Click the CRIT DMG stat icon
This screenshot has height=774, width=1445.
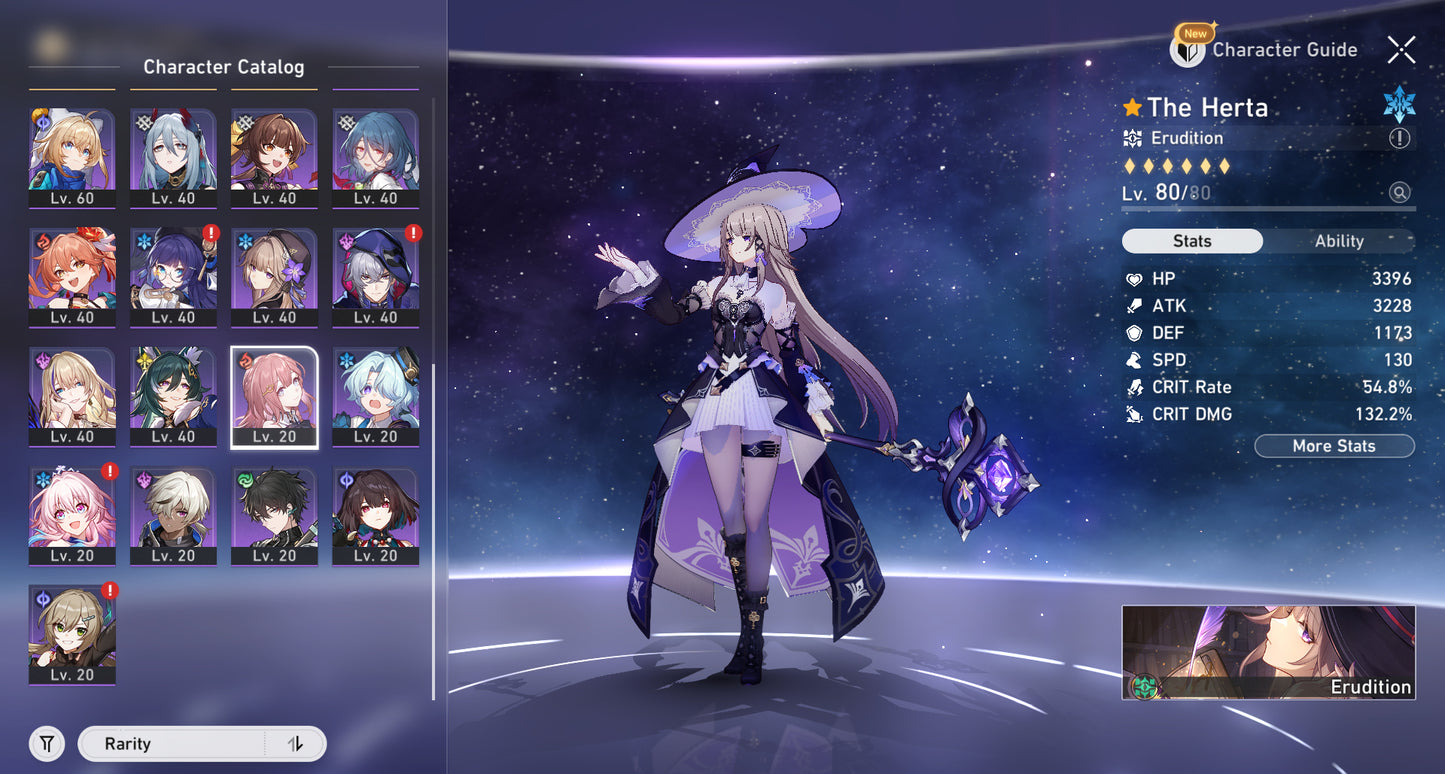point(1133,414)
